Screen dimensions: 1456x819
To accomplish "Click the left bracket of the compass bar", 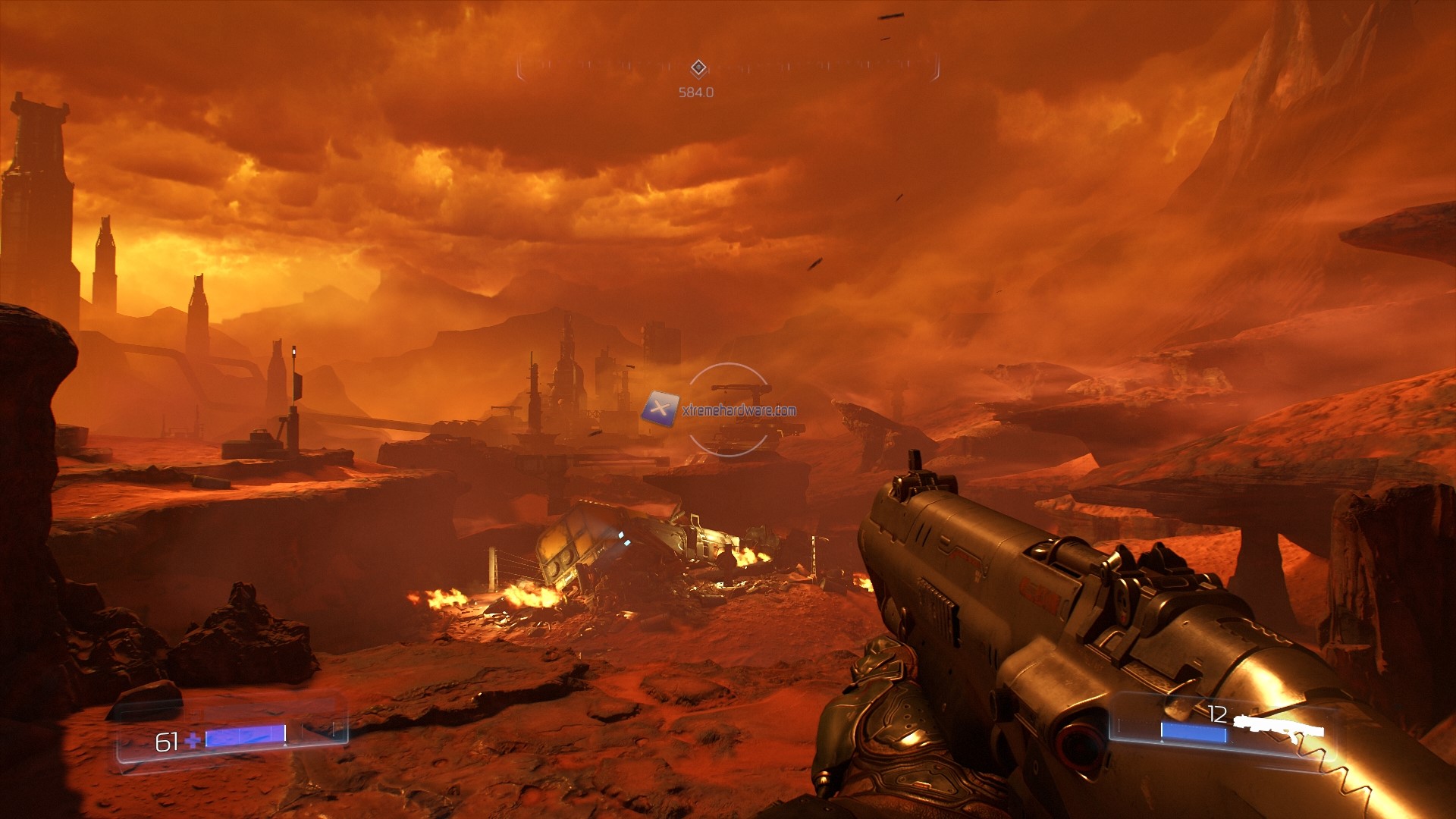I will (519, 66).
